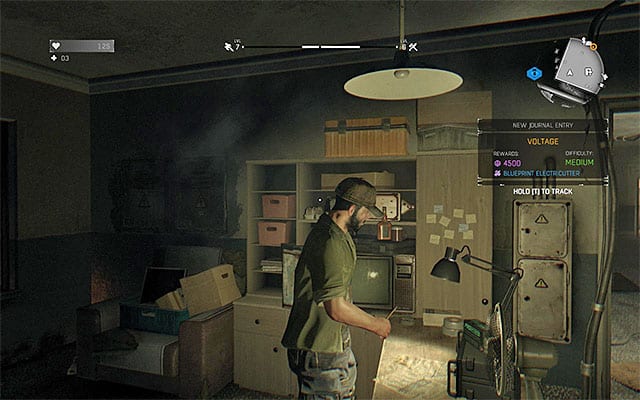This screenshot has height=400, width=640.
Task: Click the blue hexagon marker beside minimap
Action: [x=535, y=72]
